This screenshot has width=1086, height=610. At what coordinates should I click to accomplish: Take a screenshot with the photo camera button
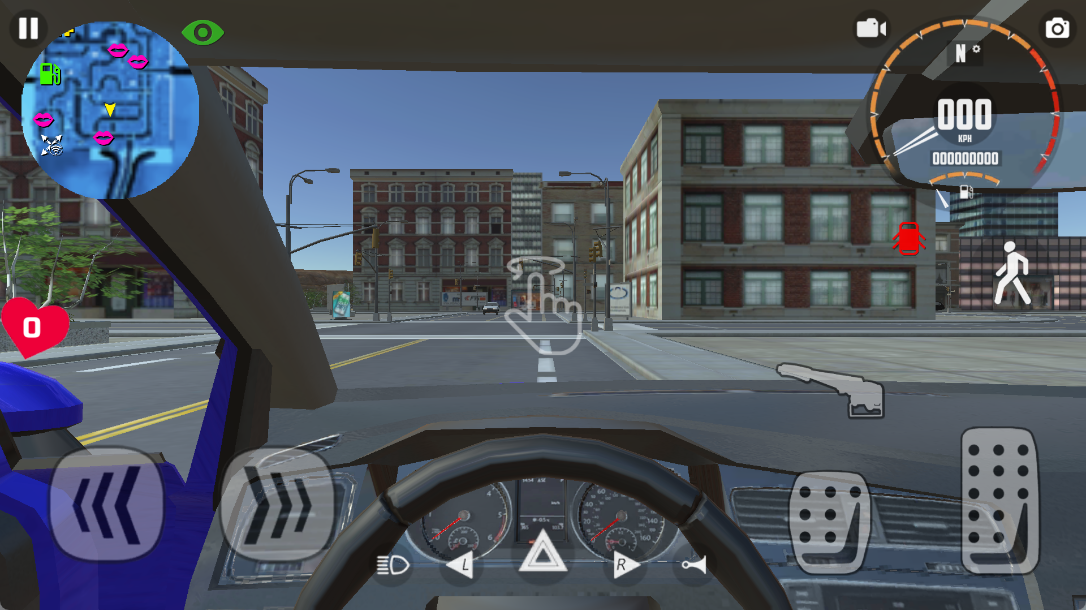coord(1057,28)
